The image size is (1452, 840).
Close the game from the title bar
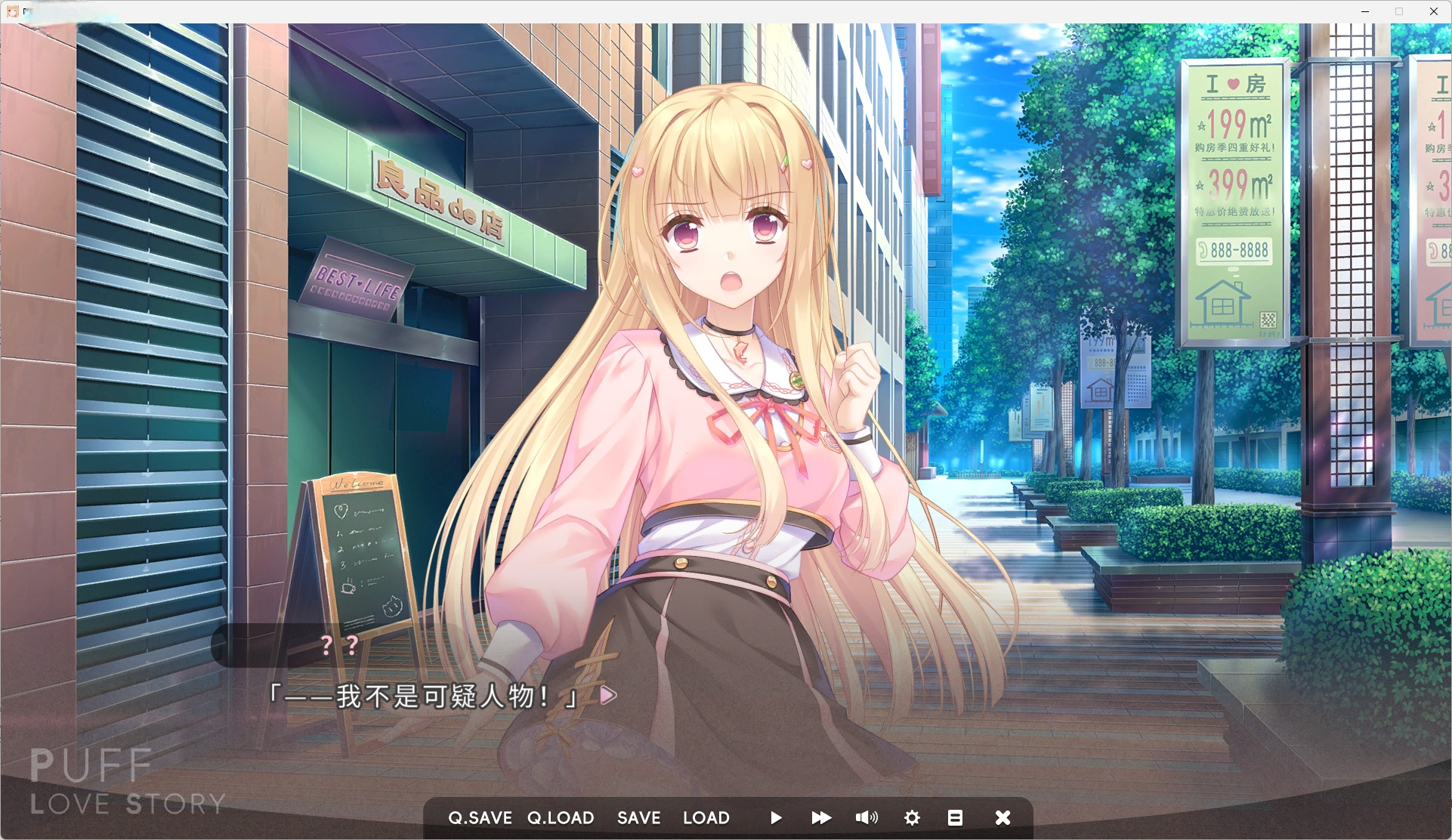tap(1433, 11)
